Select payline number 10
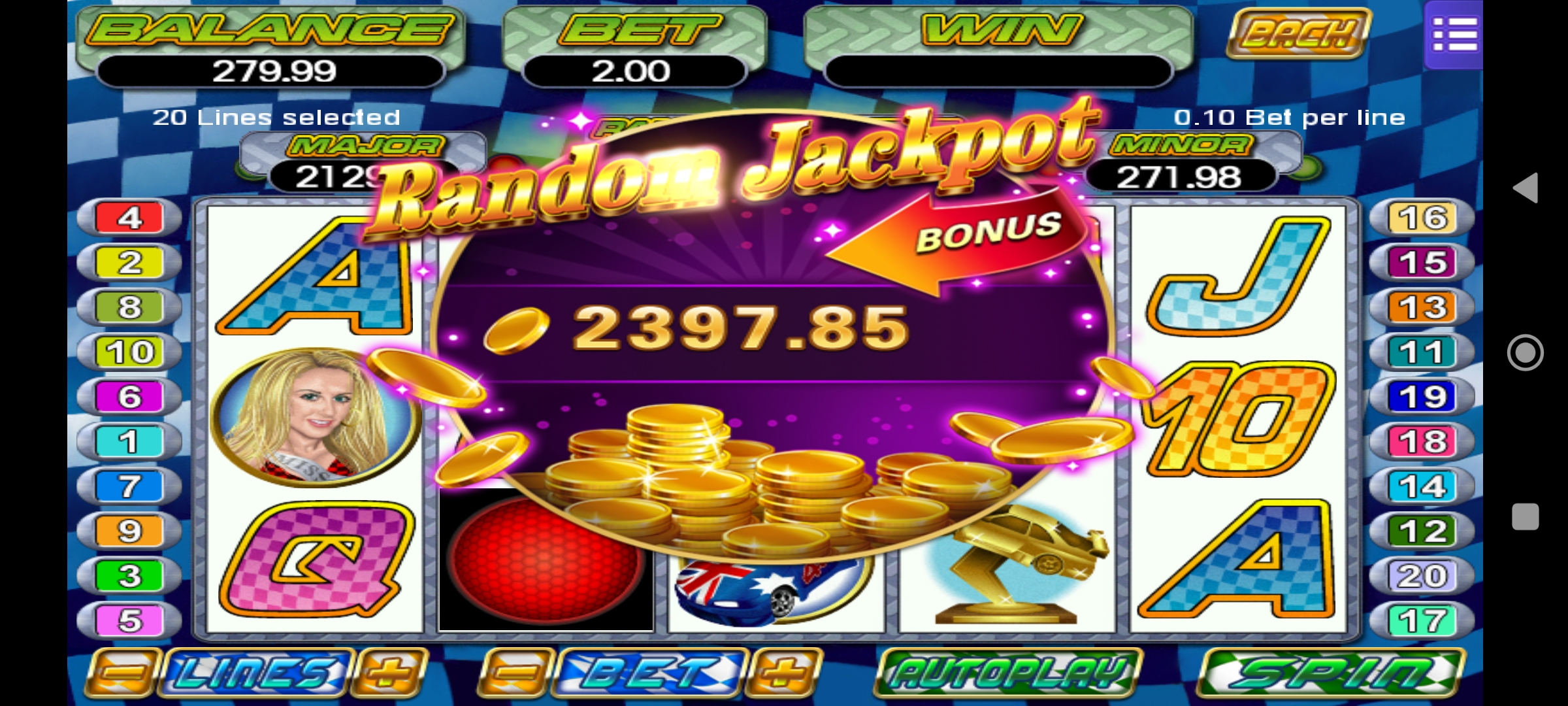Screen dimensions: 1568x706 (129, 352)
